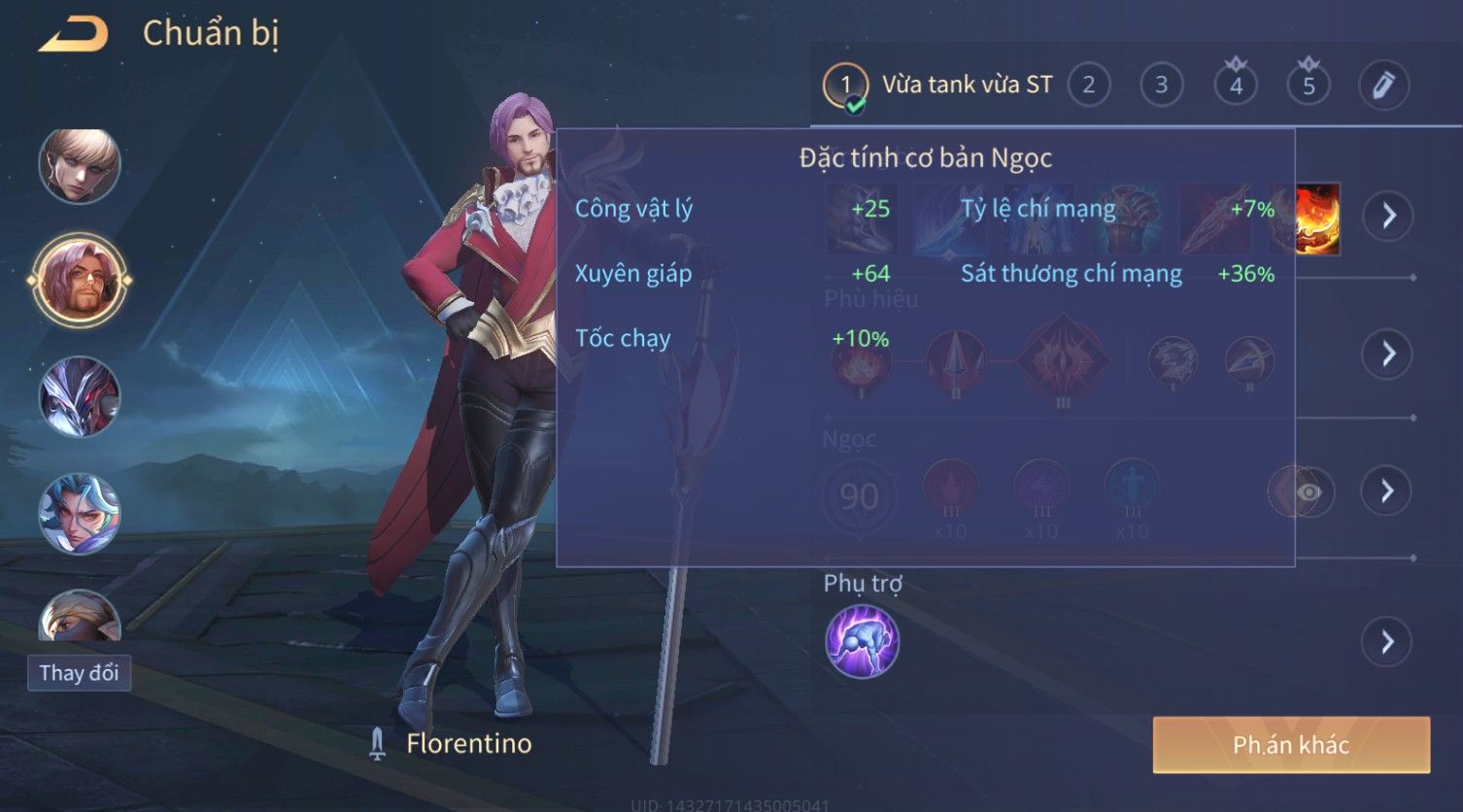
Task: Click the Phản khắc button
Action: [x=1290, y=745]
